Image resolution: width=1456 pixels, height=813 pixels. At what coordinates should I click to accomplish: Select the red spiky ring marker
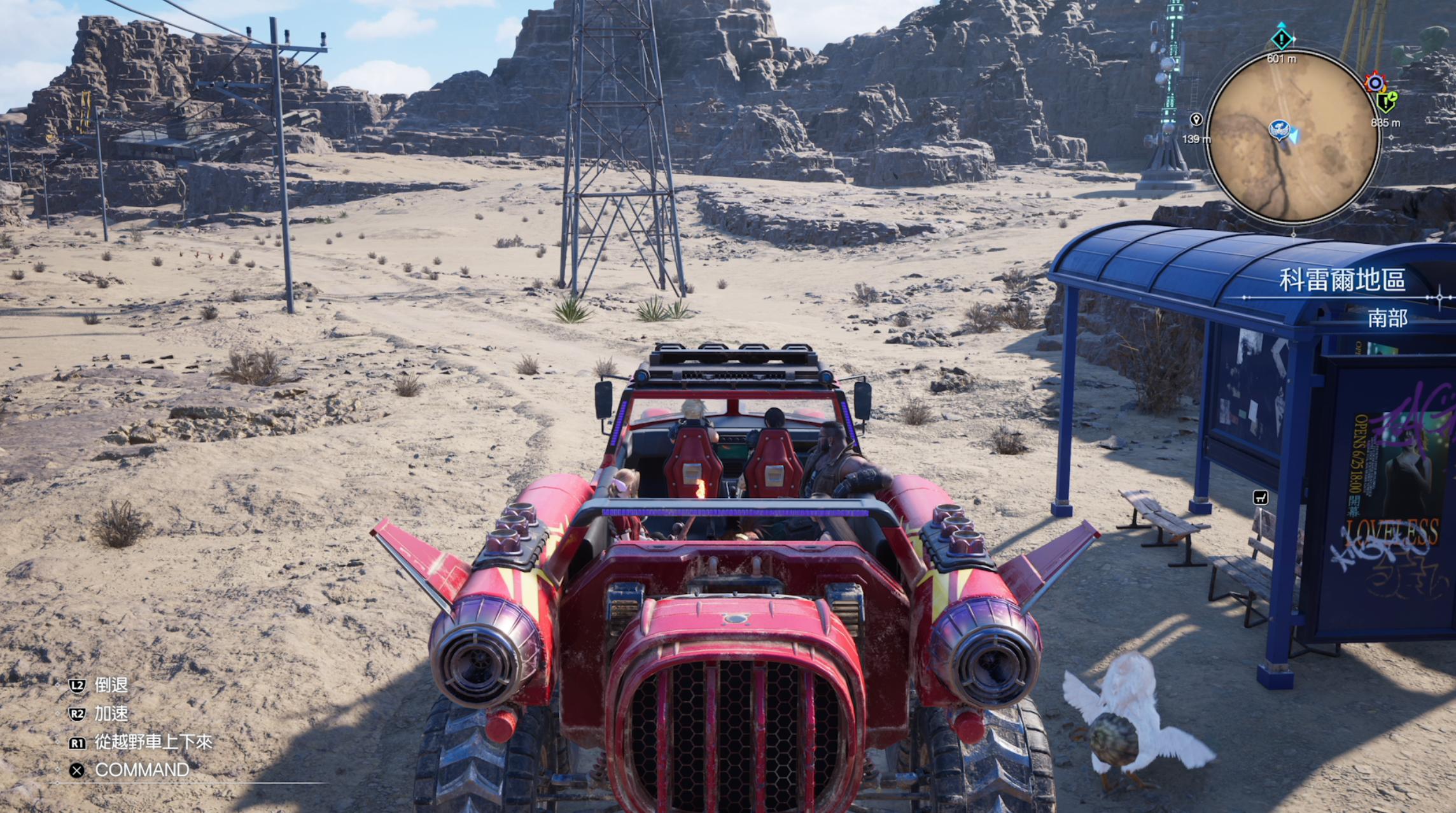click(x=1375, y=83)
